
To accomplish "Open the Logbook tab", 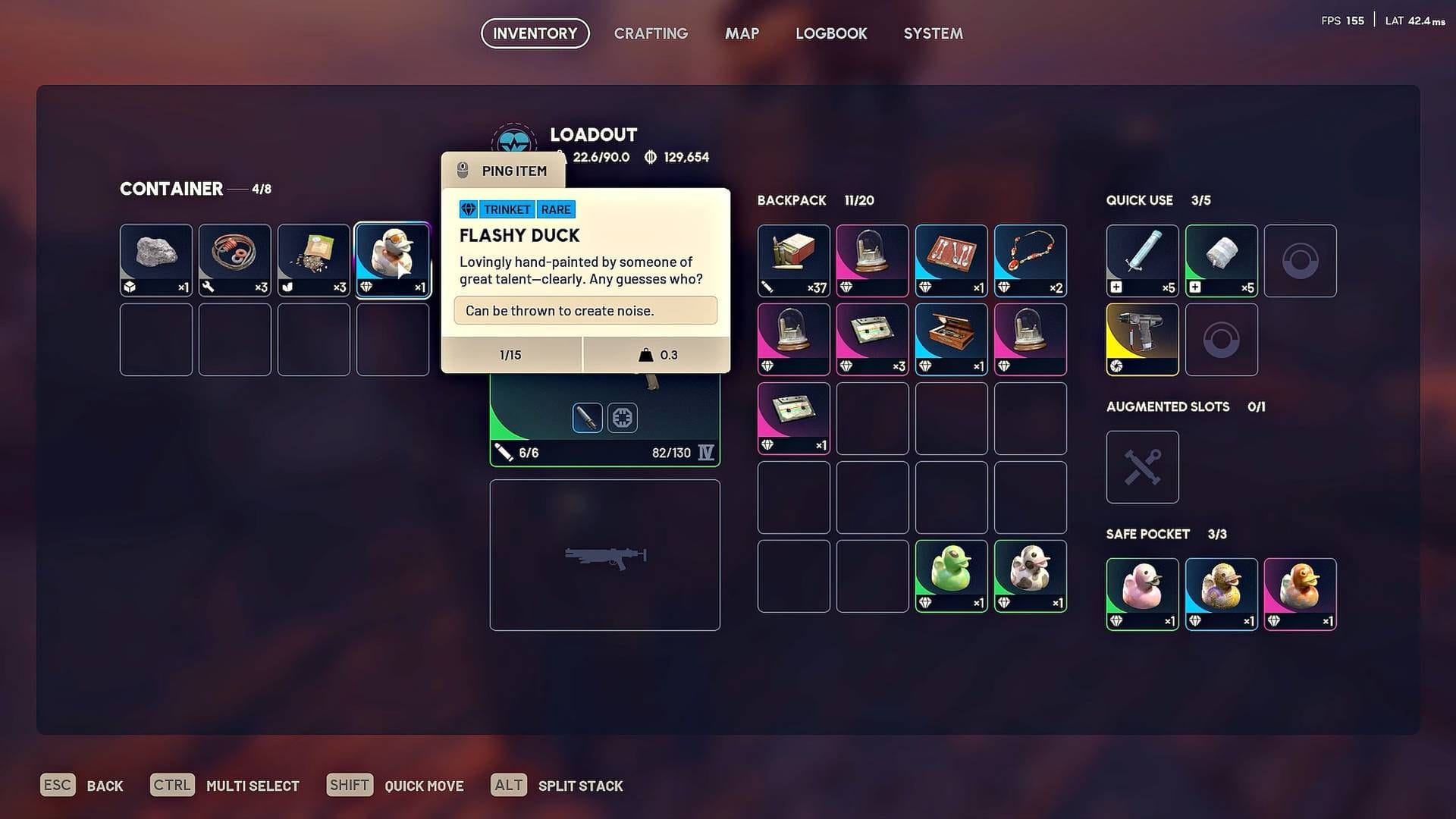I will point(831,33).
